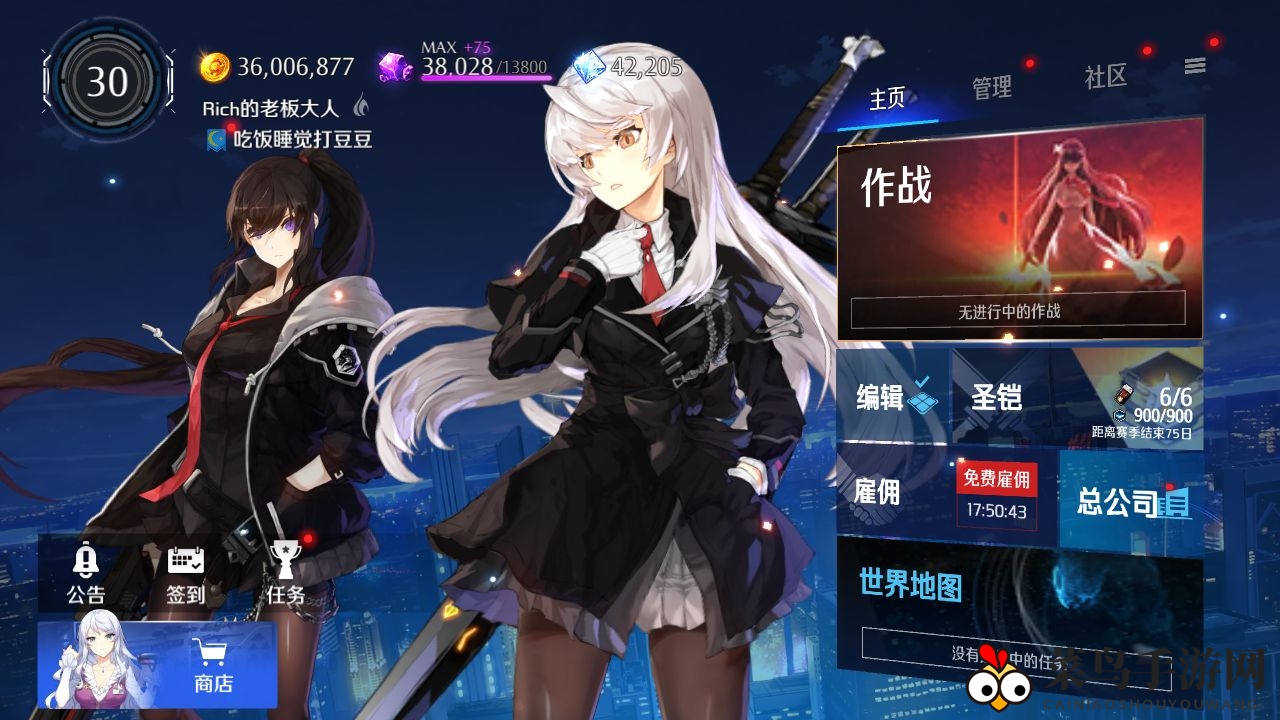Click the supply item icon showing 6/6
This screenshot has width=1280, height=720.
coord(1122,394)
